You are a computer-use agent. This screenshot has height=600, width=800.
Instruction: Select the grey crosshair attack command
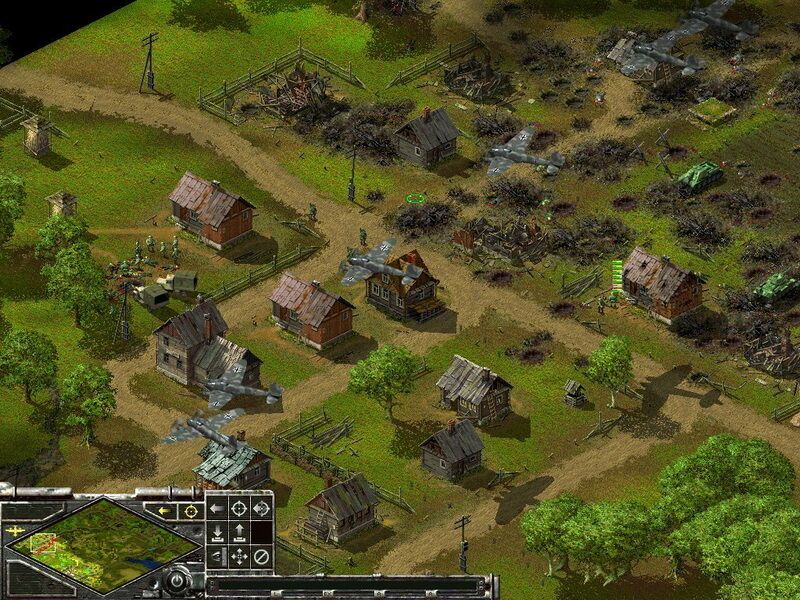pos(239,508)
